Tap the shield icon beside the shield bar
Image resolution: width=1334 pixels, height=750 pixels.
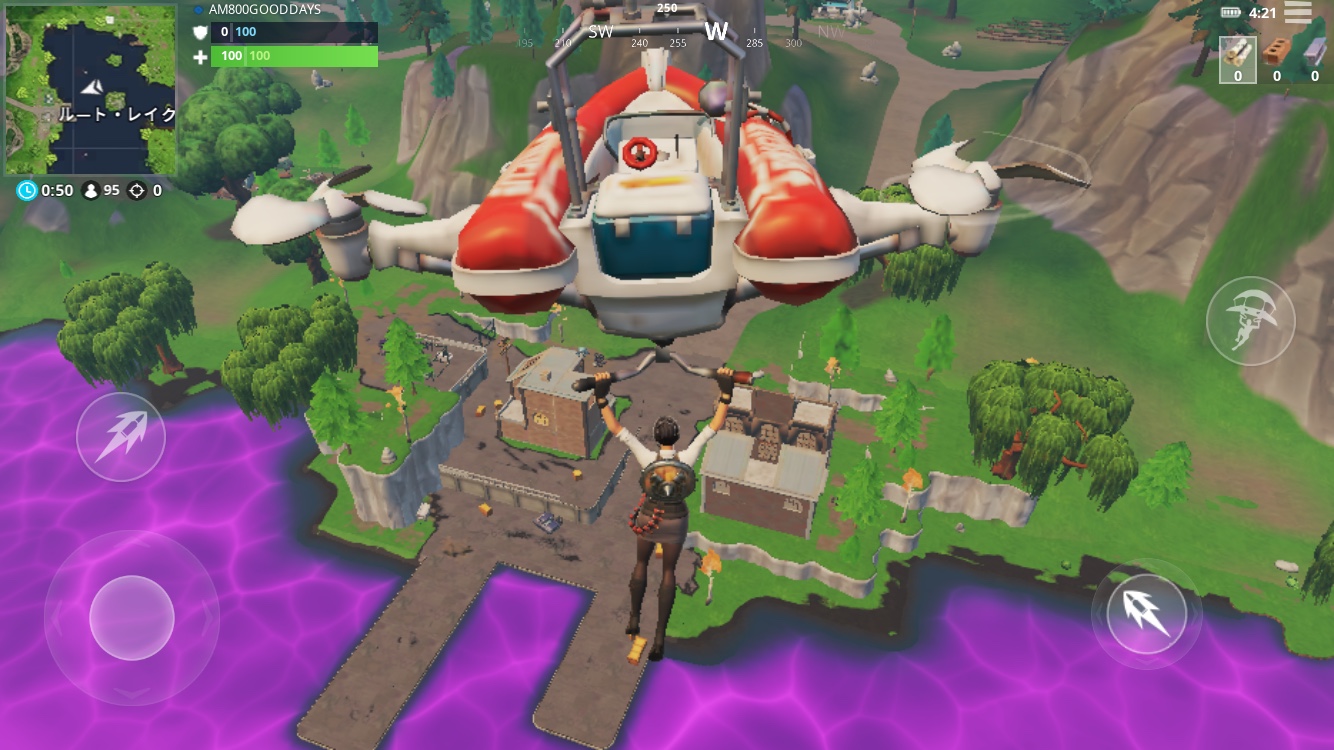(x=199, y=31)
